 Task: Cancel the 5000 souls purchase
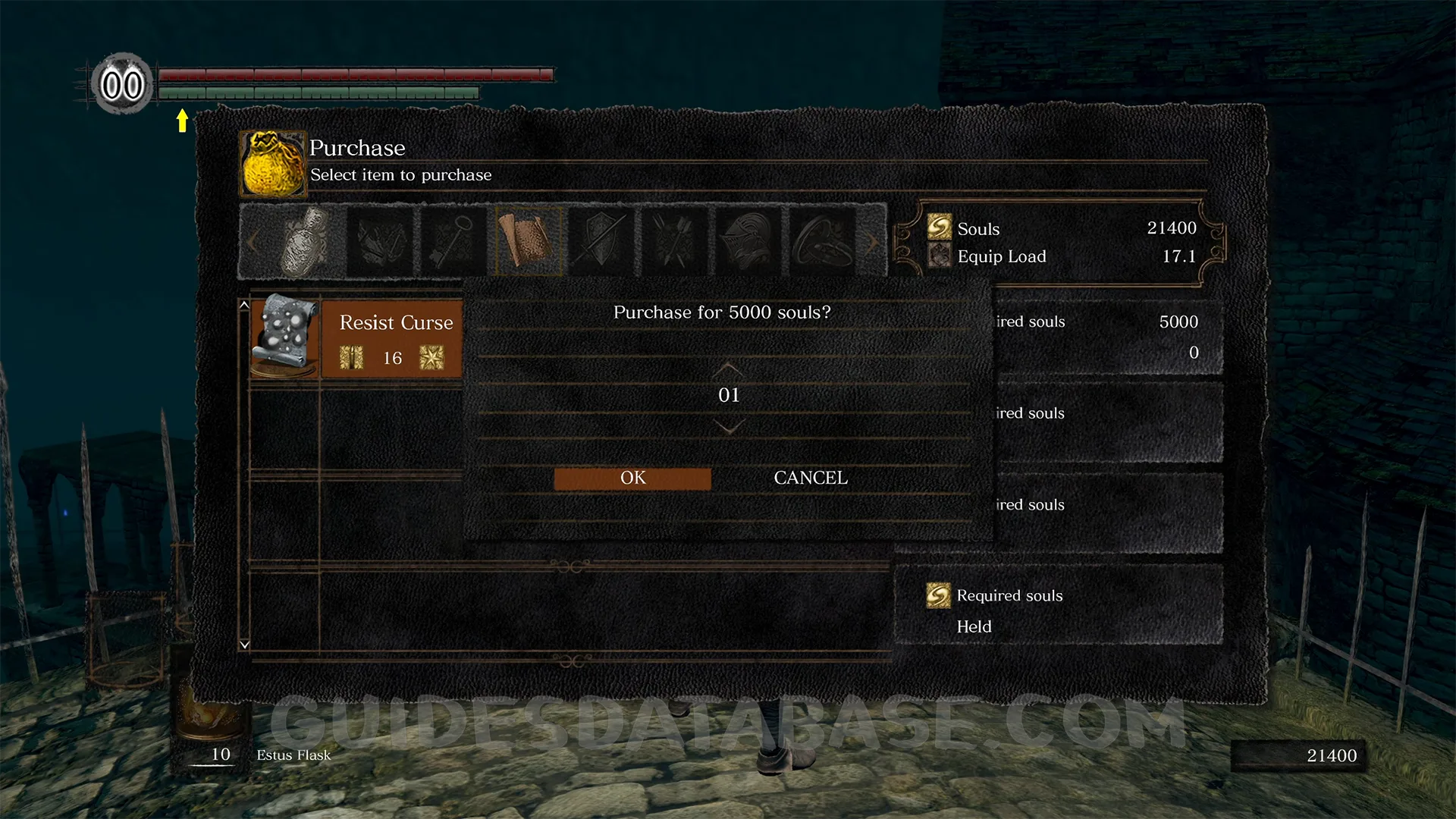[x=810, y=479]
